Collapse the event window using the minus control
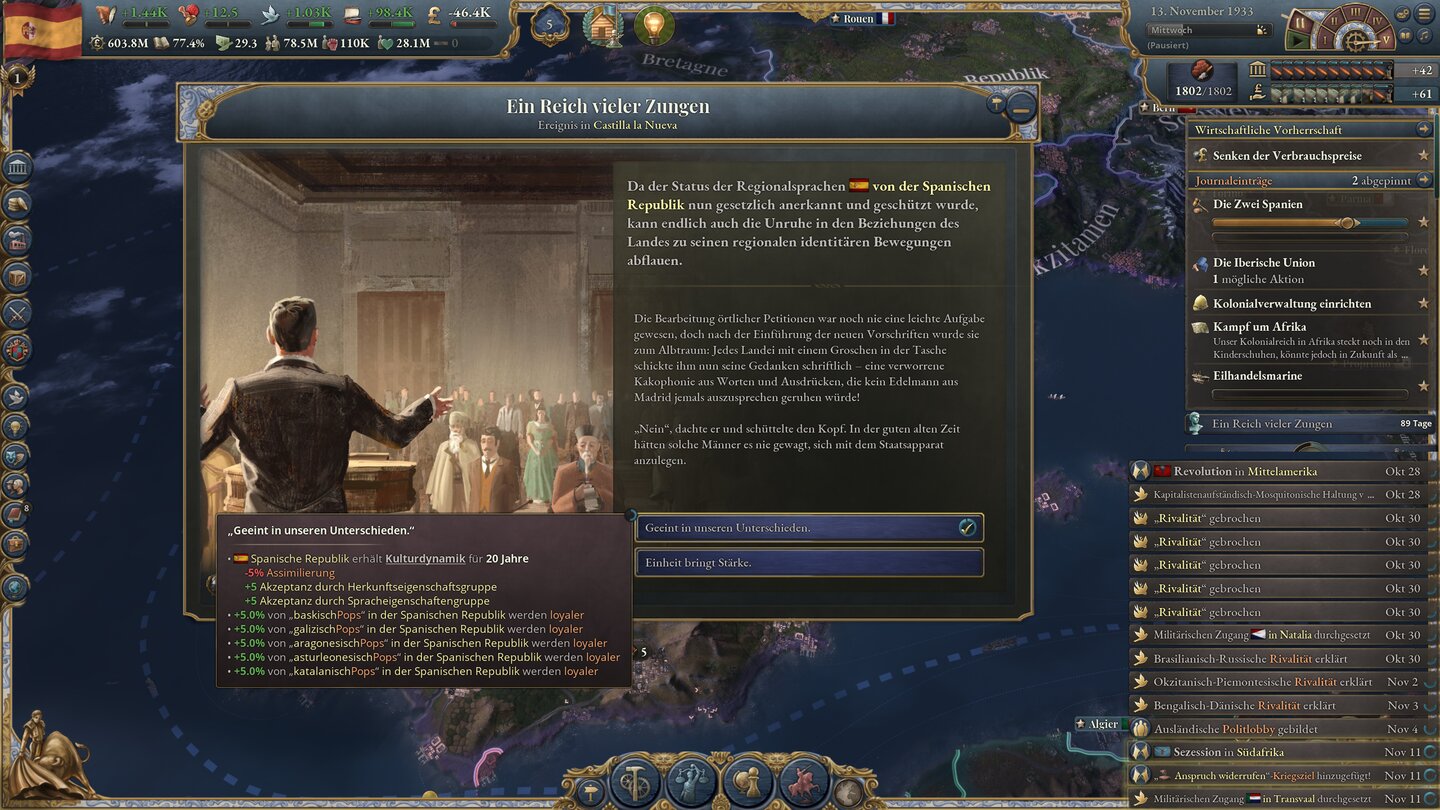Viewport: 1440px width, 810px height. click(x=1019, y=105)
